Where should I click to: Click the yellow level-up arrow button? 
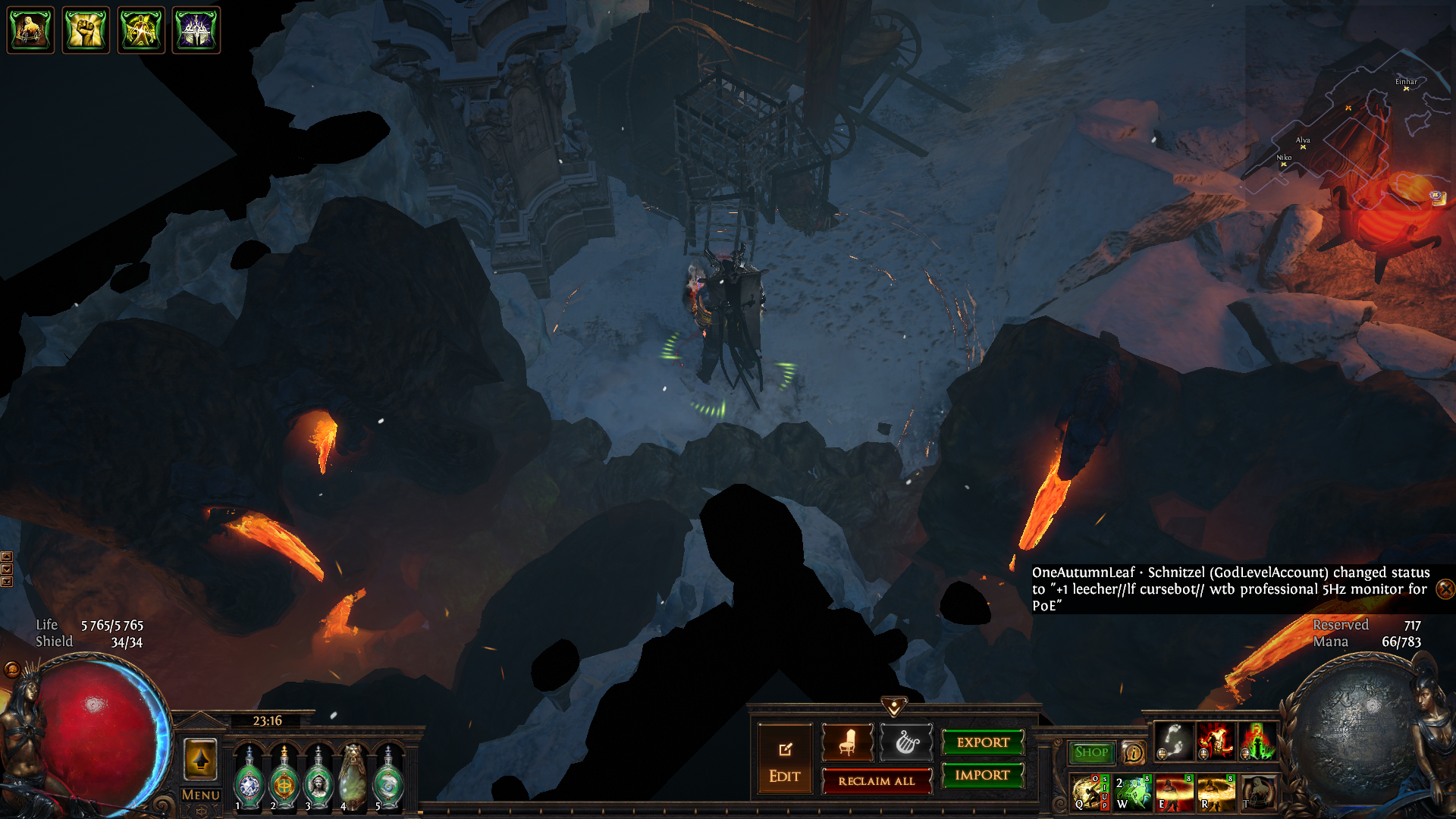coord(201,759)
